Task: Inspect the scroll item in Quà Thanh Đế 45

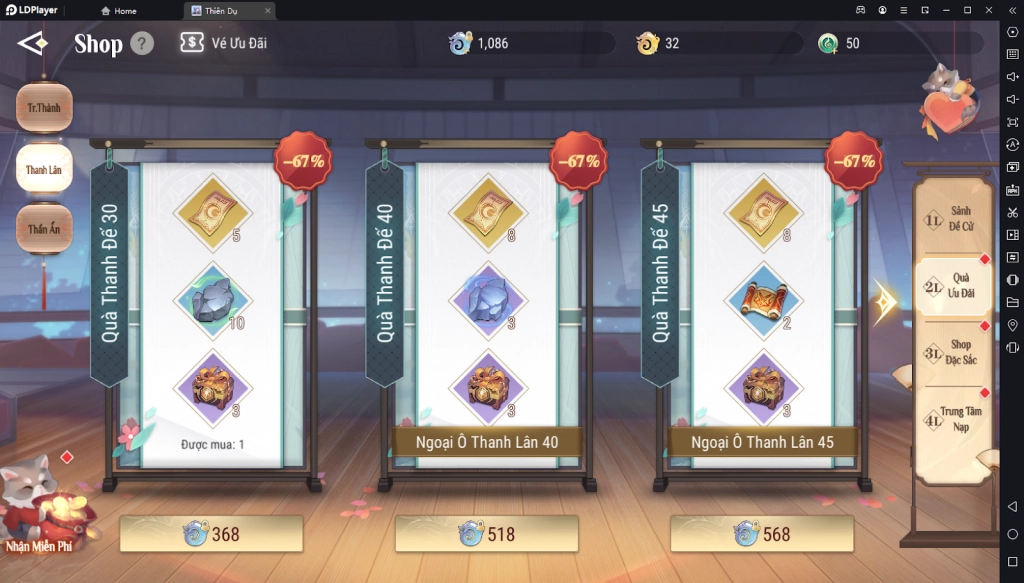Action: point(762,299)
